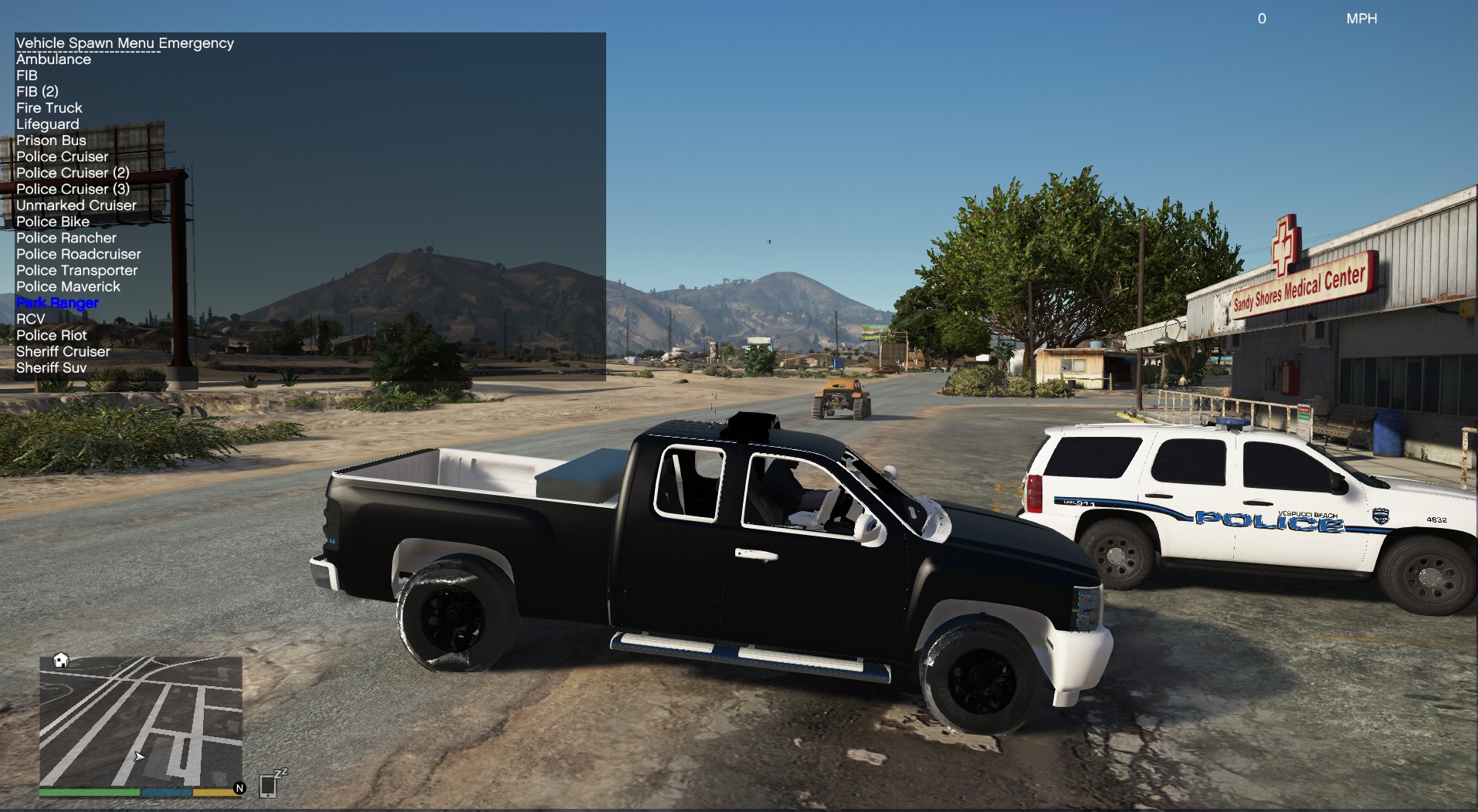Spawn the Fire Truck vehicle

49,108
